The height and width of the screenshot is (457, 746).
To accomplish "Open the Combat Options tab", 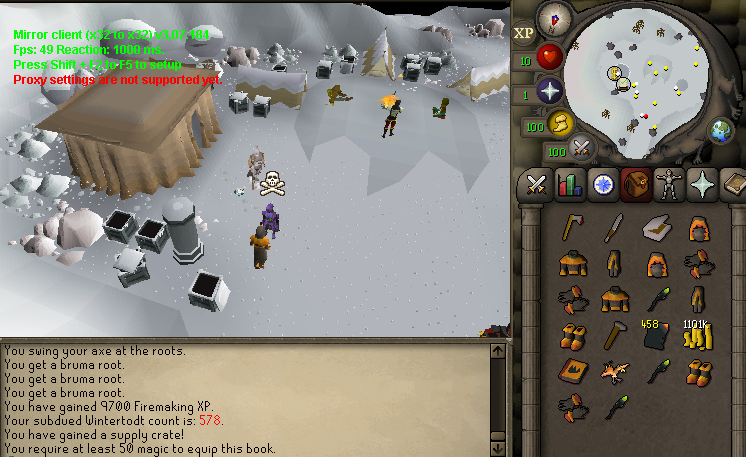I will 535,185.
